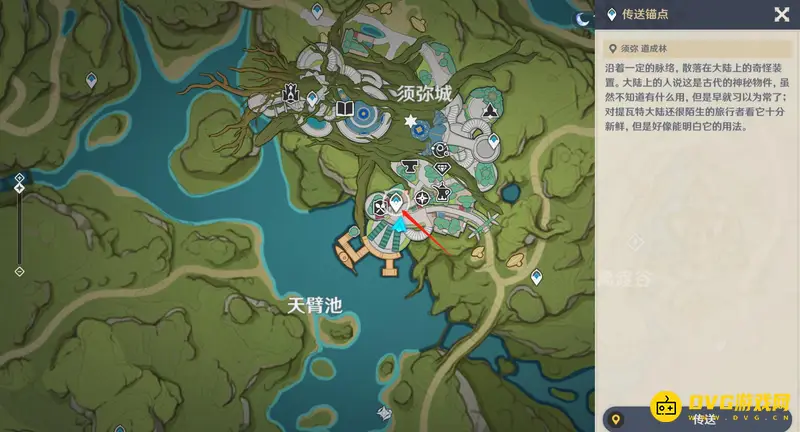Select the white star marker below 须弥城

coord(411,121)
